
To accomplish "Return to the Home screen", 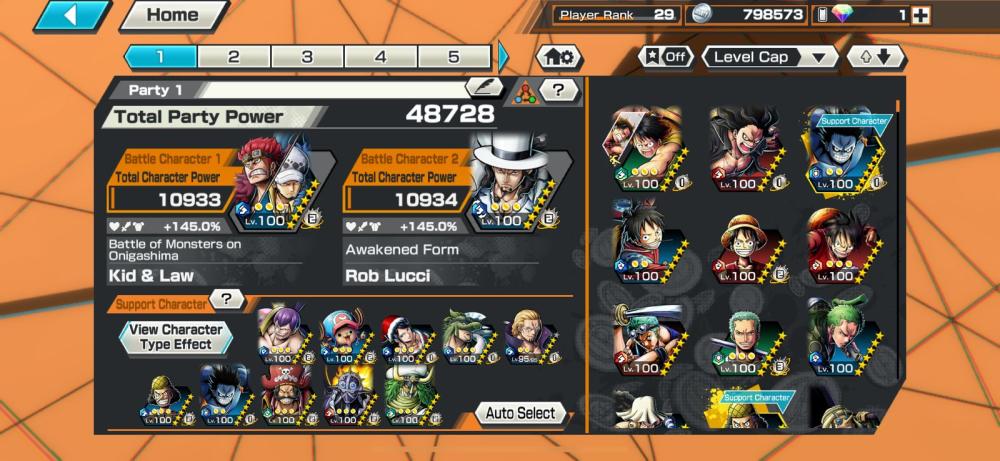I will coord(172,16).
